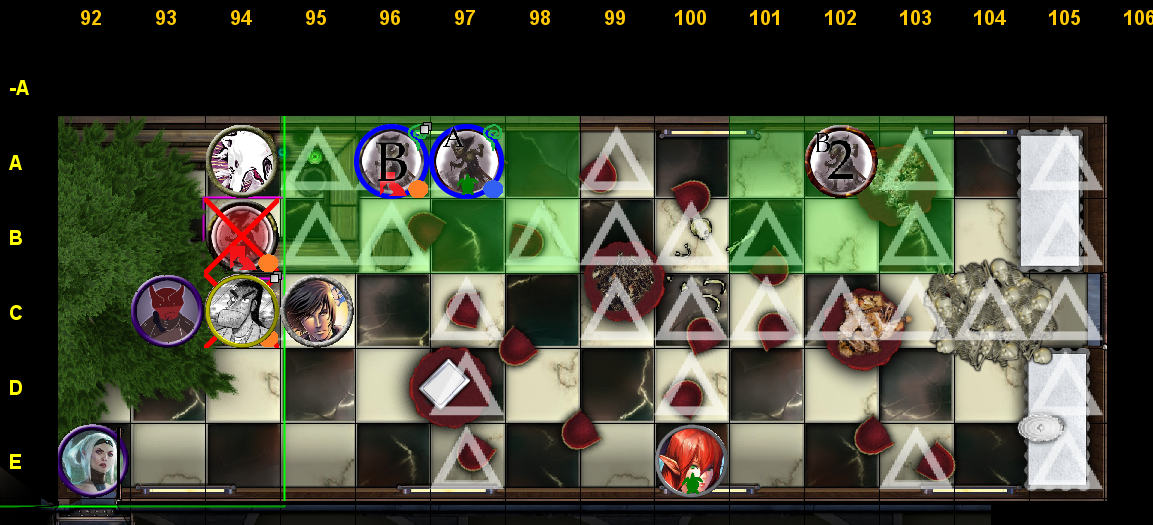
Task: Select the red-haired elf token
Action: [691, 461]
